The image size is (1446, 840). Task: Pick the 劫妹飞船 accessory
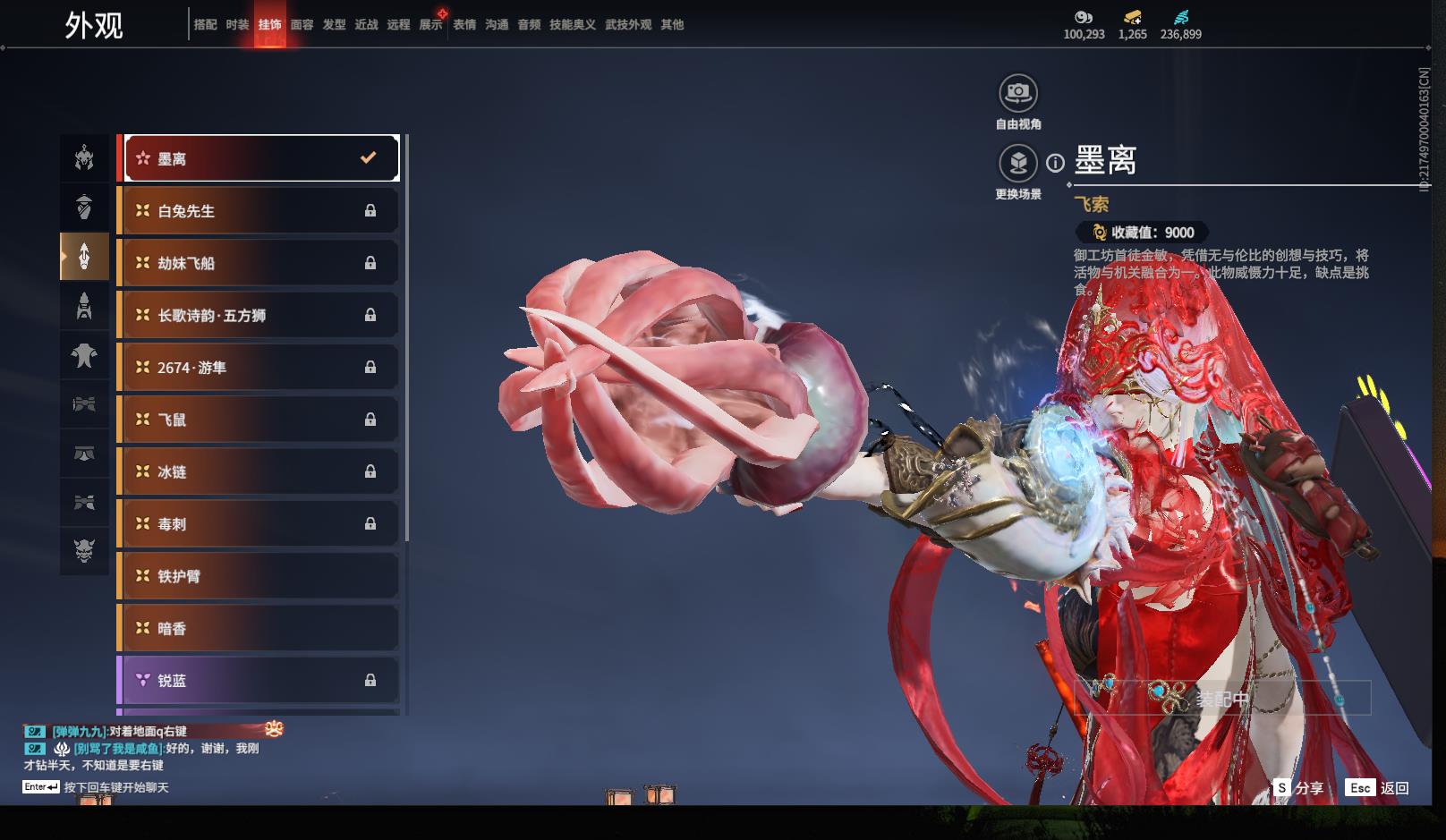tap(259, 263)
